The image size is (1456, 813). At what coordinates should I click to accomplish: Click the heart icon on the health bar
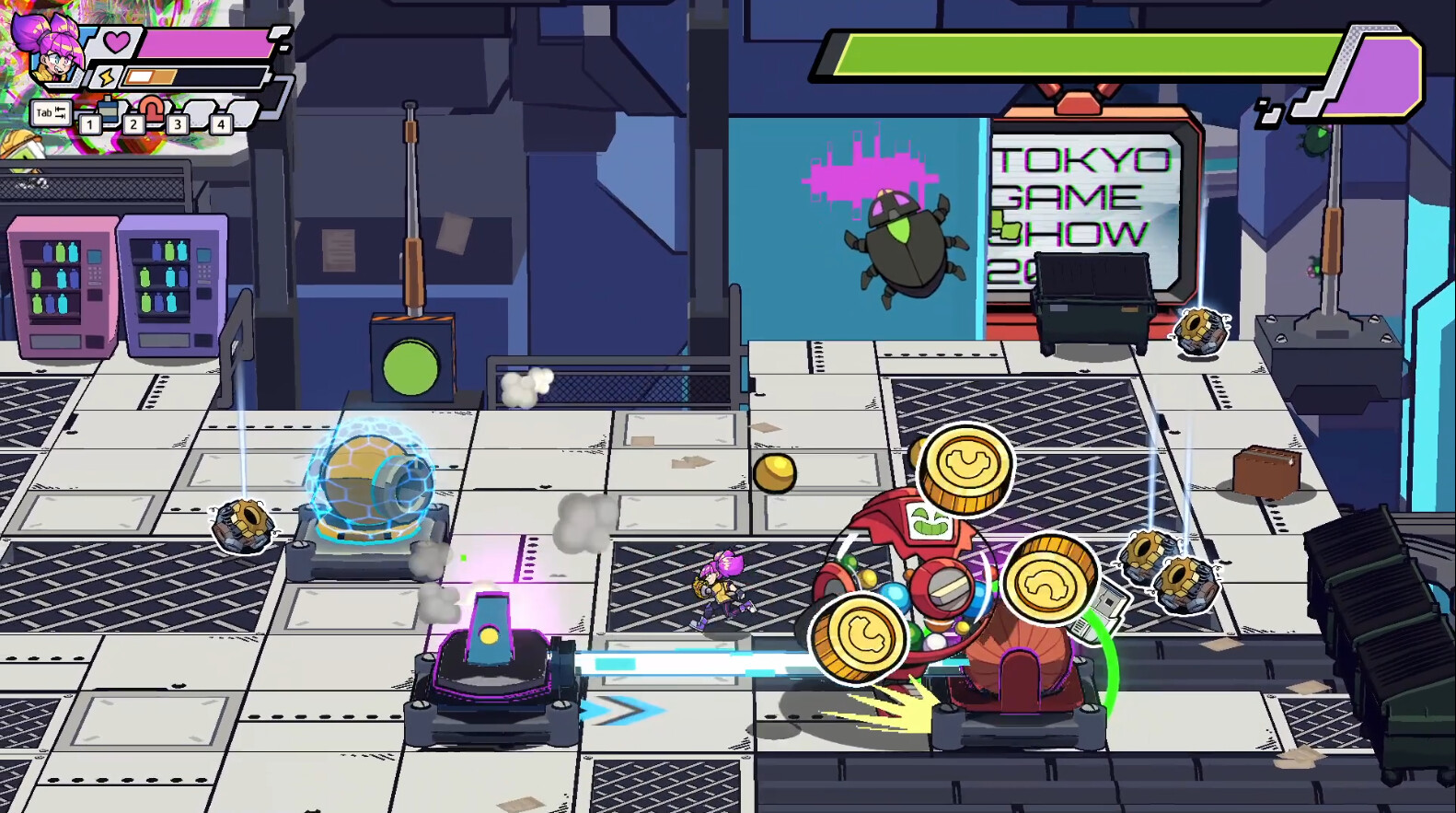tap(115, 42)
